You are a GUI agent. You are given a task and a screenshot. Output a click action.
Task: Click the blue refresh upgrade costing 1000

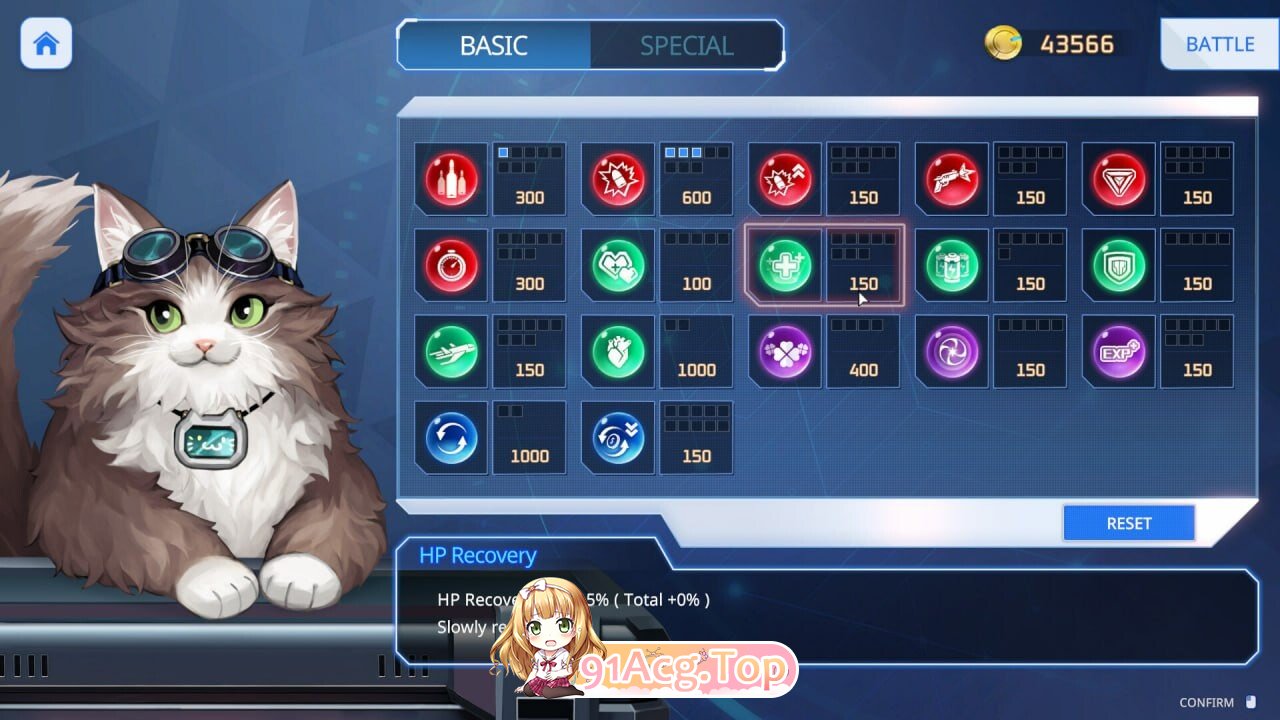tap(451, 437)
